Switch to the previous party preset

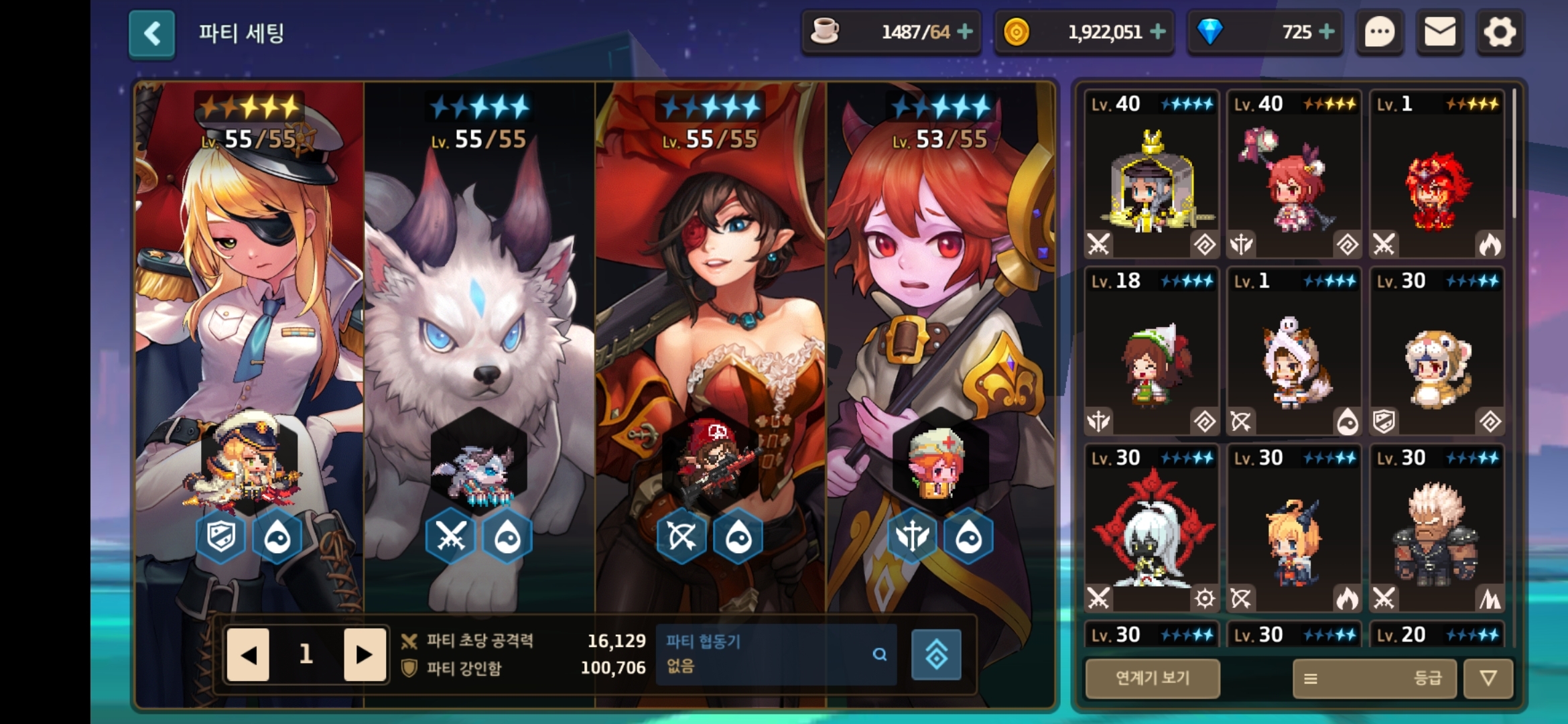pyautogui.click(x=248, y=654)
